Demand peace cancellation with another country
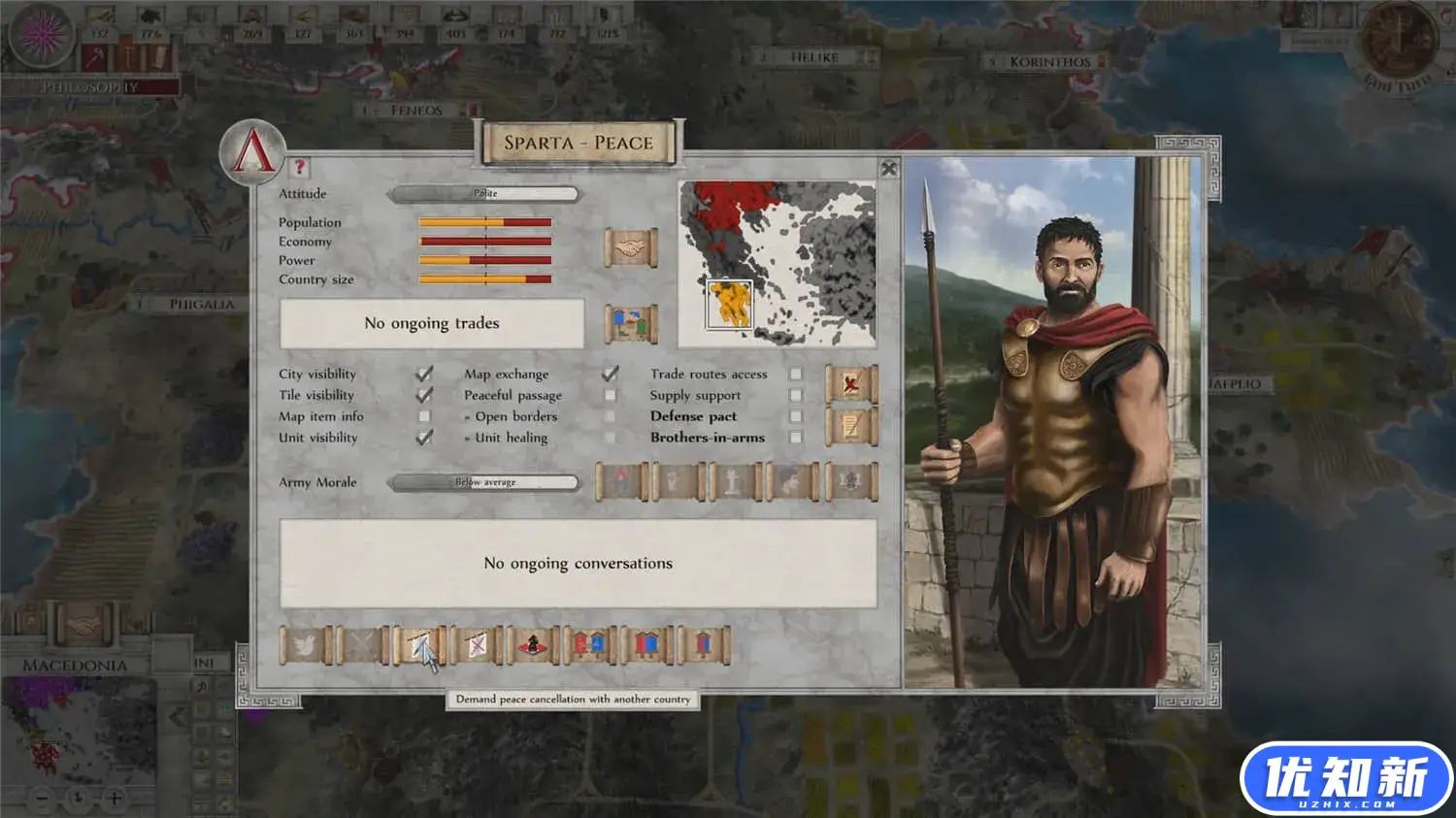The image size is (1456, 818). coord(418,644)
